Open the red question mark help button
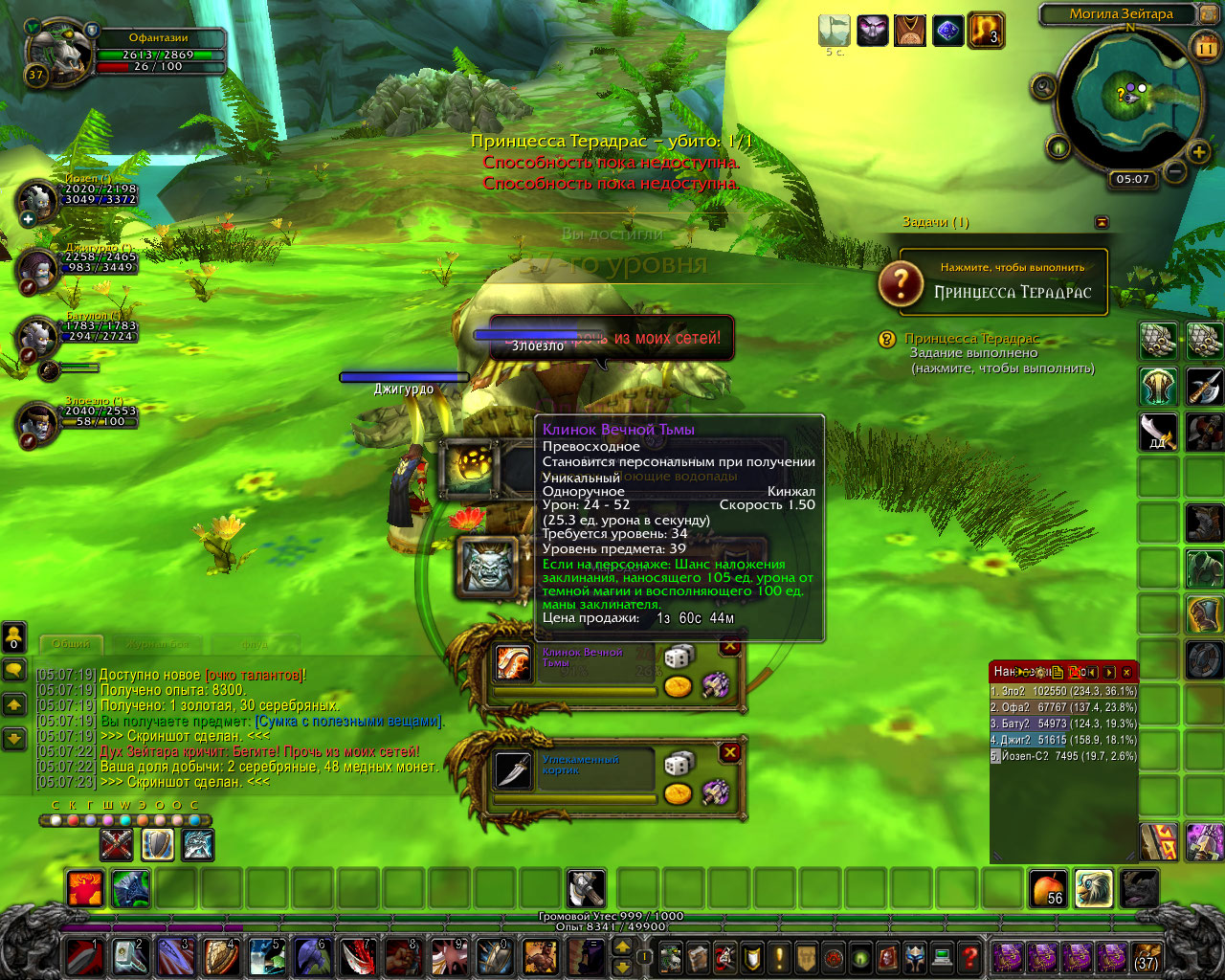This screenshot has height=980, width=1225. pyautogui.click(x=969, y=956)
